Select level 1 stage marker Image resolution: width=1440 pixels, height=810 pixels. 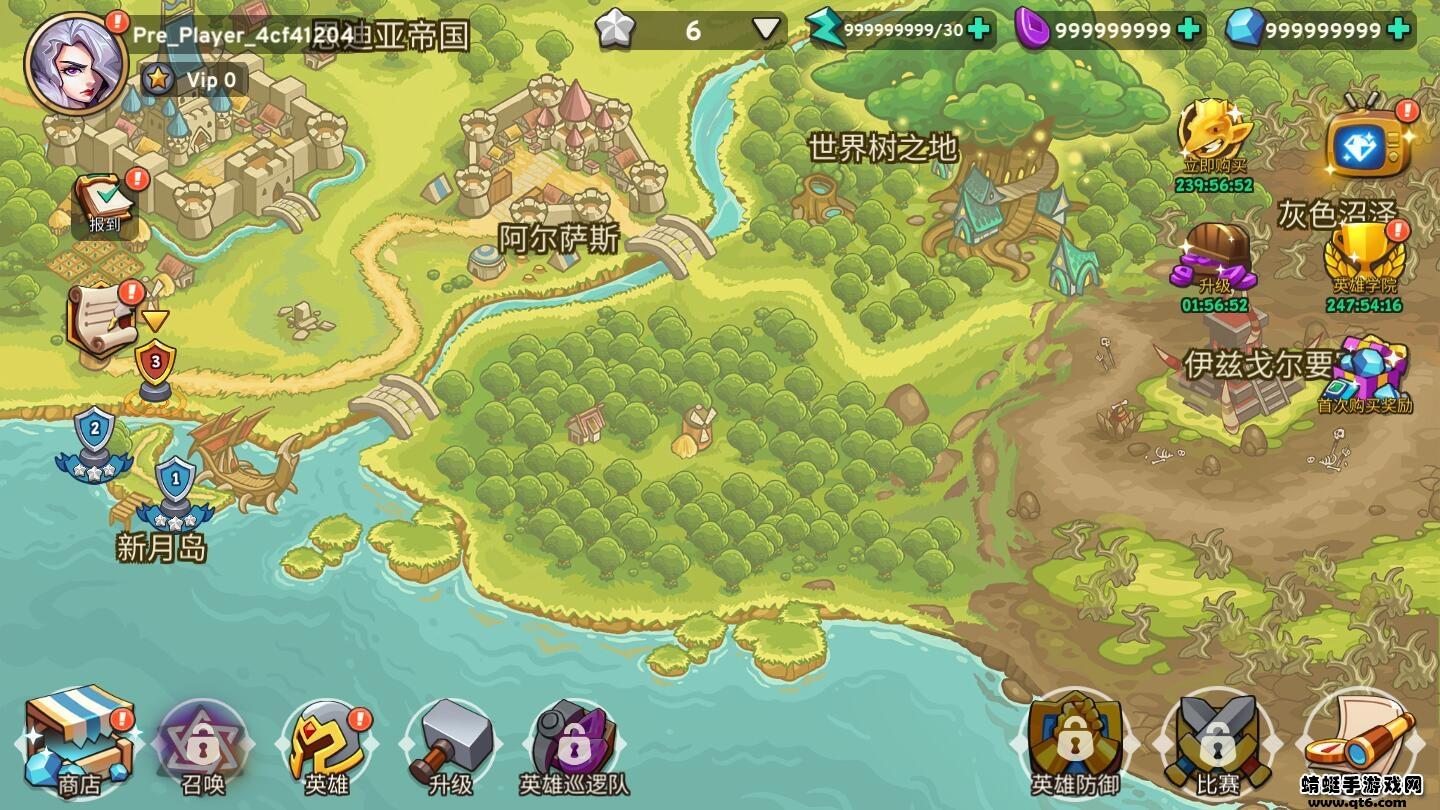[176, 490]
